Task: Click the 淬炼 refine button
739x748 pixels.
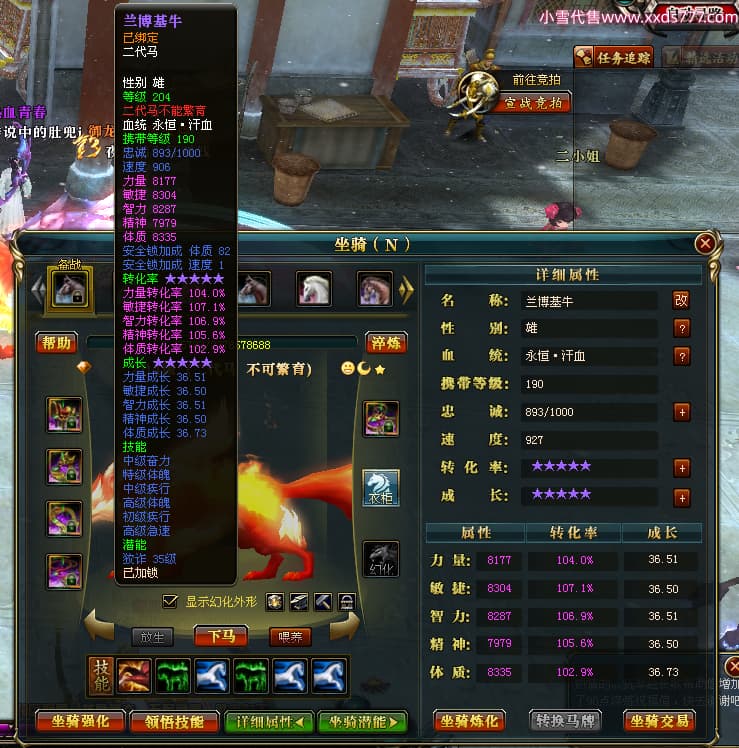Action: click(x=386, y=343)
